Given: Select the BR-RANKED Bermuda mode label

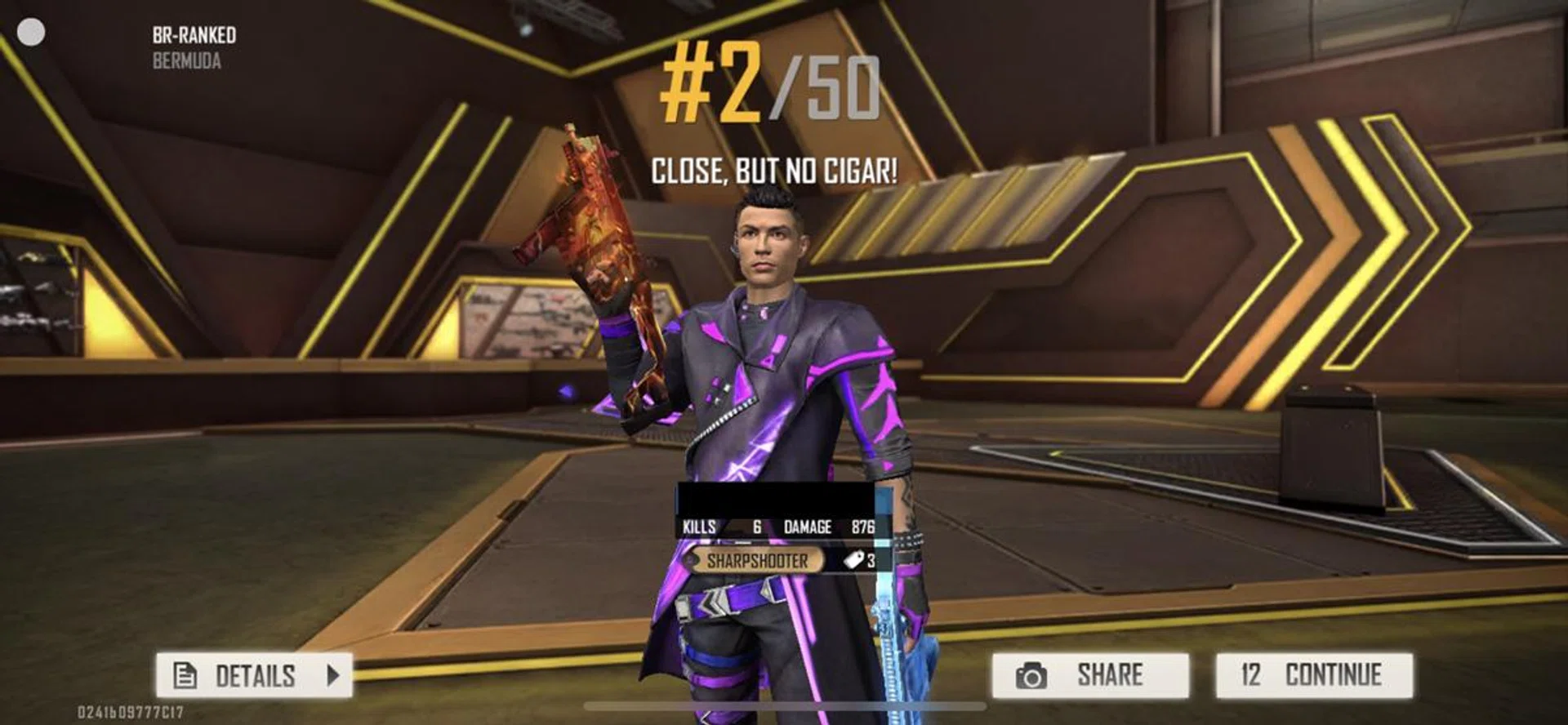Looking at the screenshot, I should (192, 45).
